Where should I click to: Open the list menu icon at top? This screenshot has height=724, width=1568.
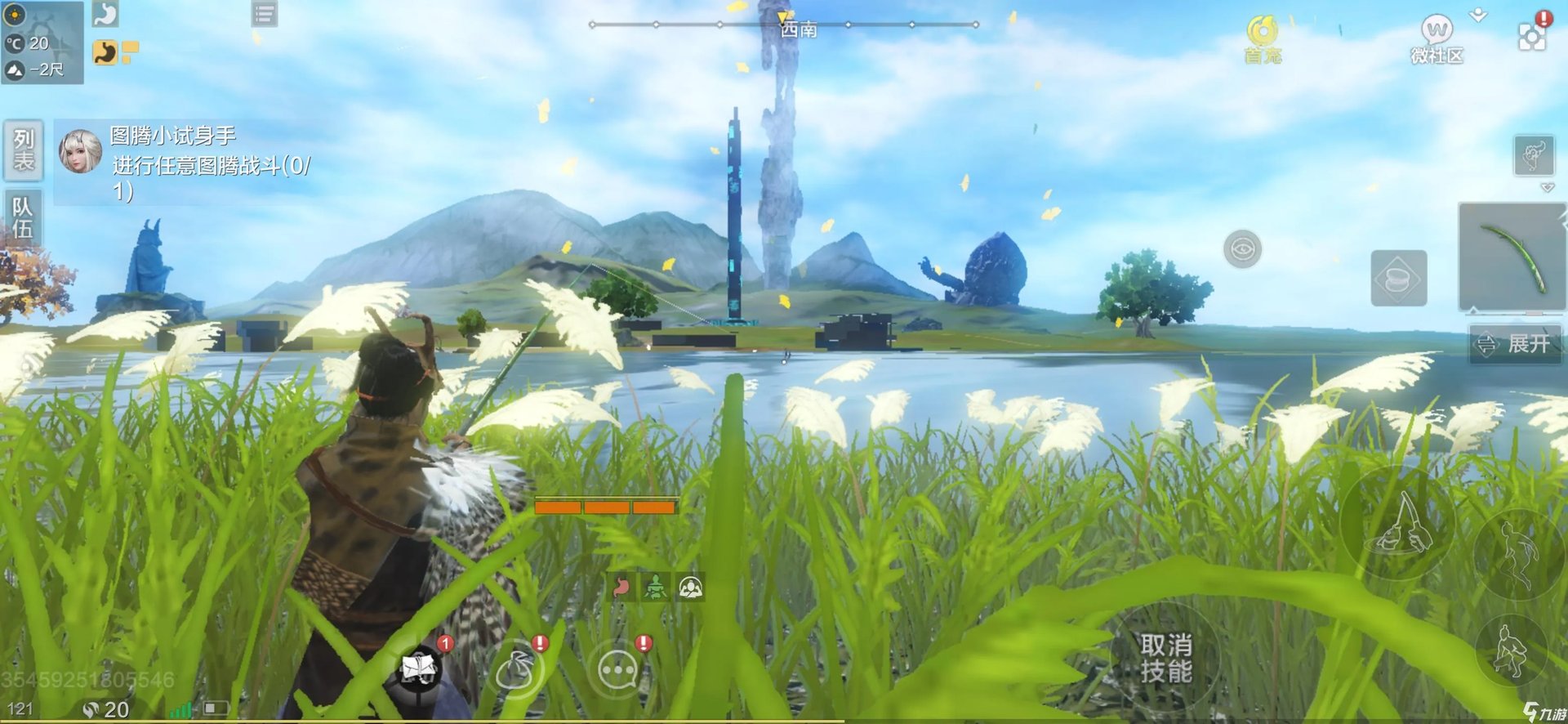(264, 14)
